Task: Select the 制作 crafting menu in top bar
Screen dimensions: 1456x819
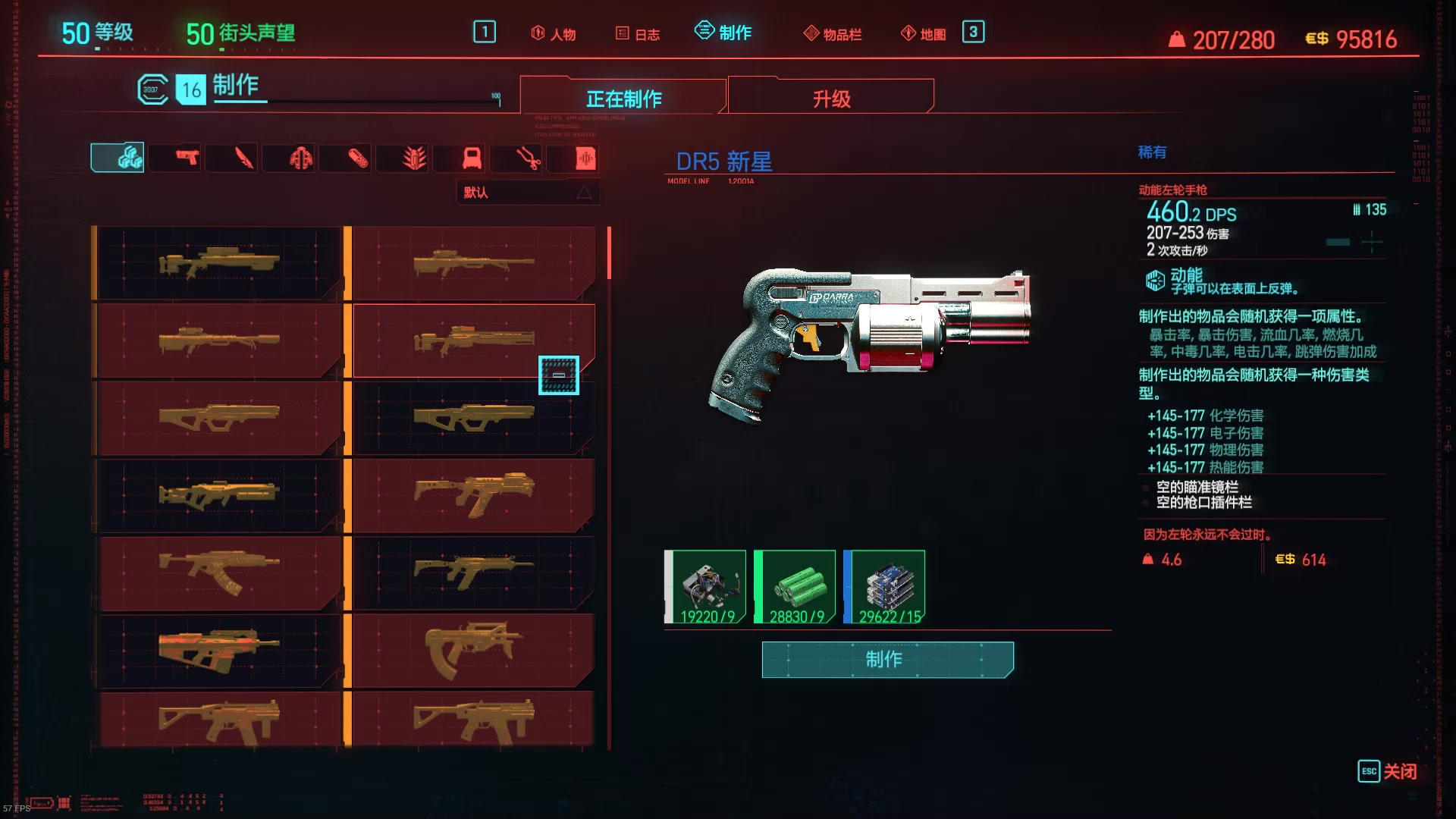Action: (723, 33)
